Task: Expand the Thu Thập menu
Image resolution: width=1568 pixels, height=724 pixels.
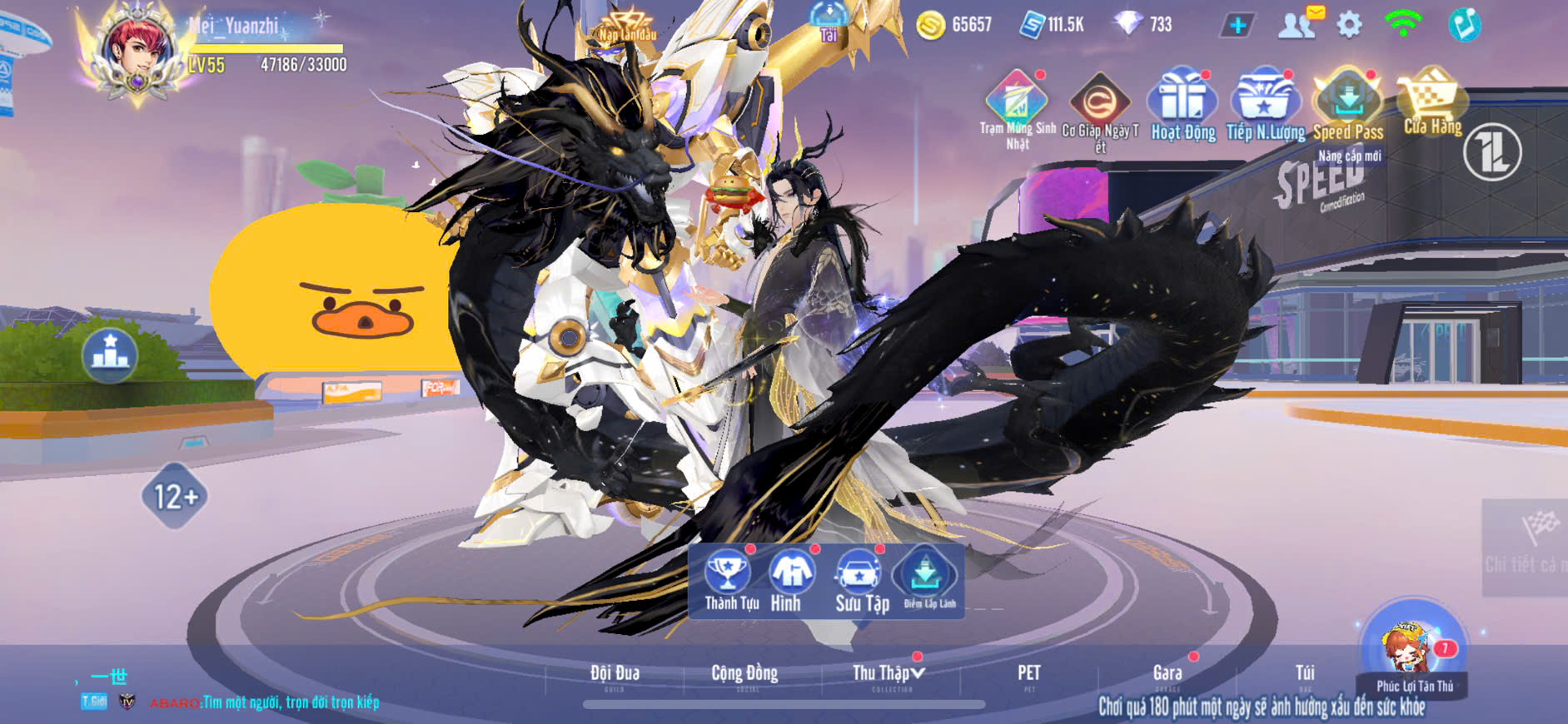Action: 889,674
